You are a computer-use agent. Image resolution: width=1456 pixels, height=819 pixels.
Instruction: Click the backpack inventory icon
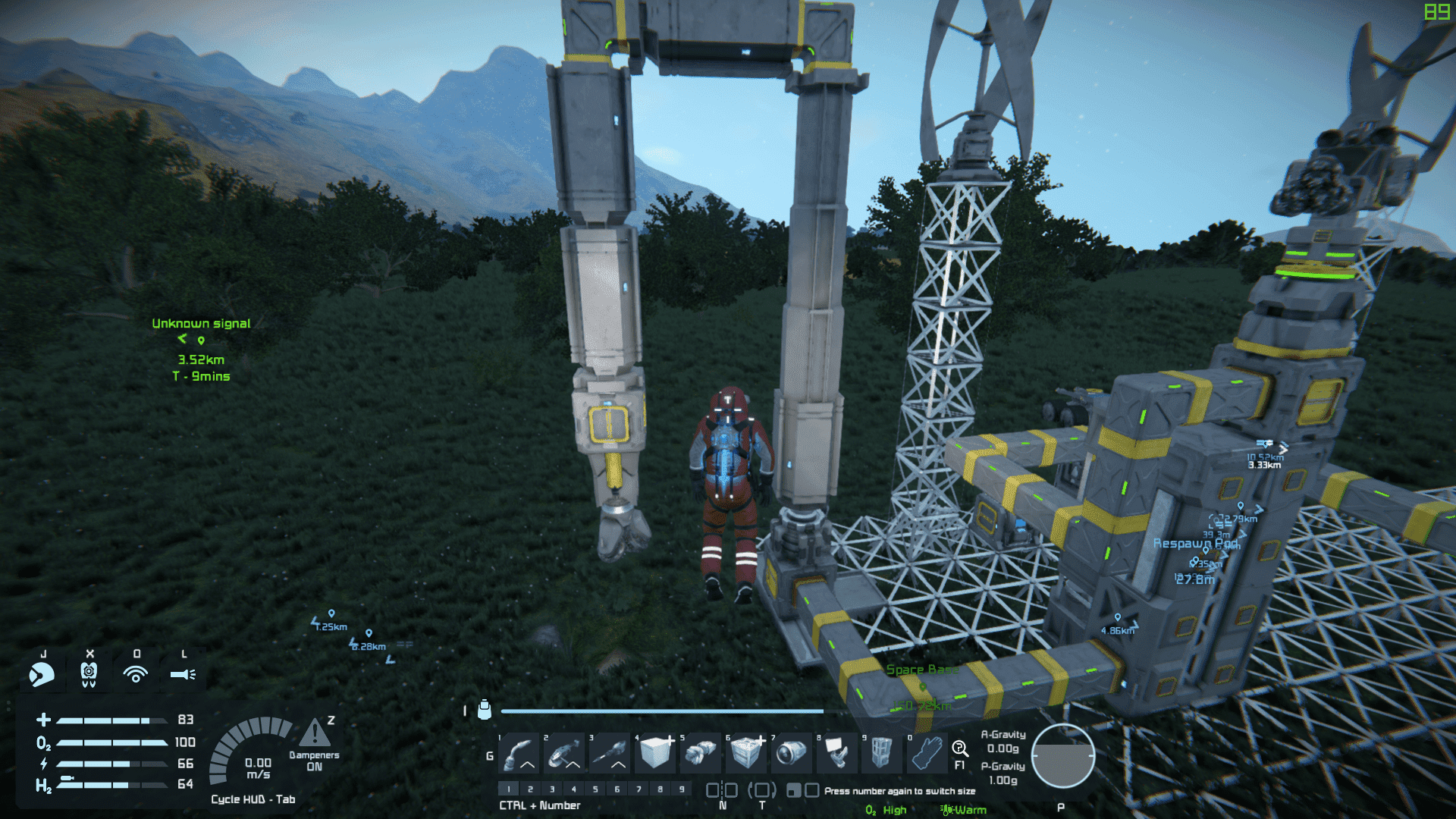click(485, 710)
